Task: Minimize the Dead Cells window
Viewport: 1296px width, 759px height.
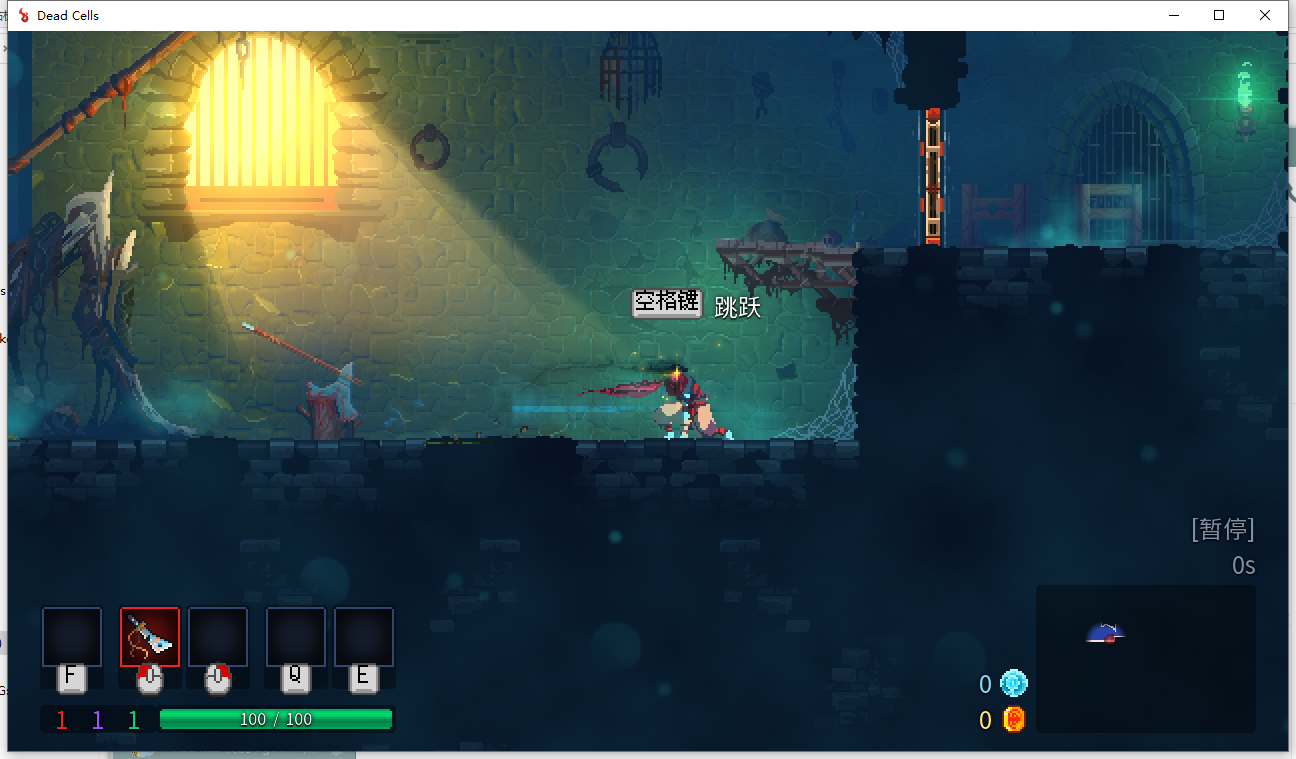Action: pos(1172,15)
